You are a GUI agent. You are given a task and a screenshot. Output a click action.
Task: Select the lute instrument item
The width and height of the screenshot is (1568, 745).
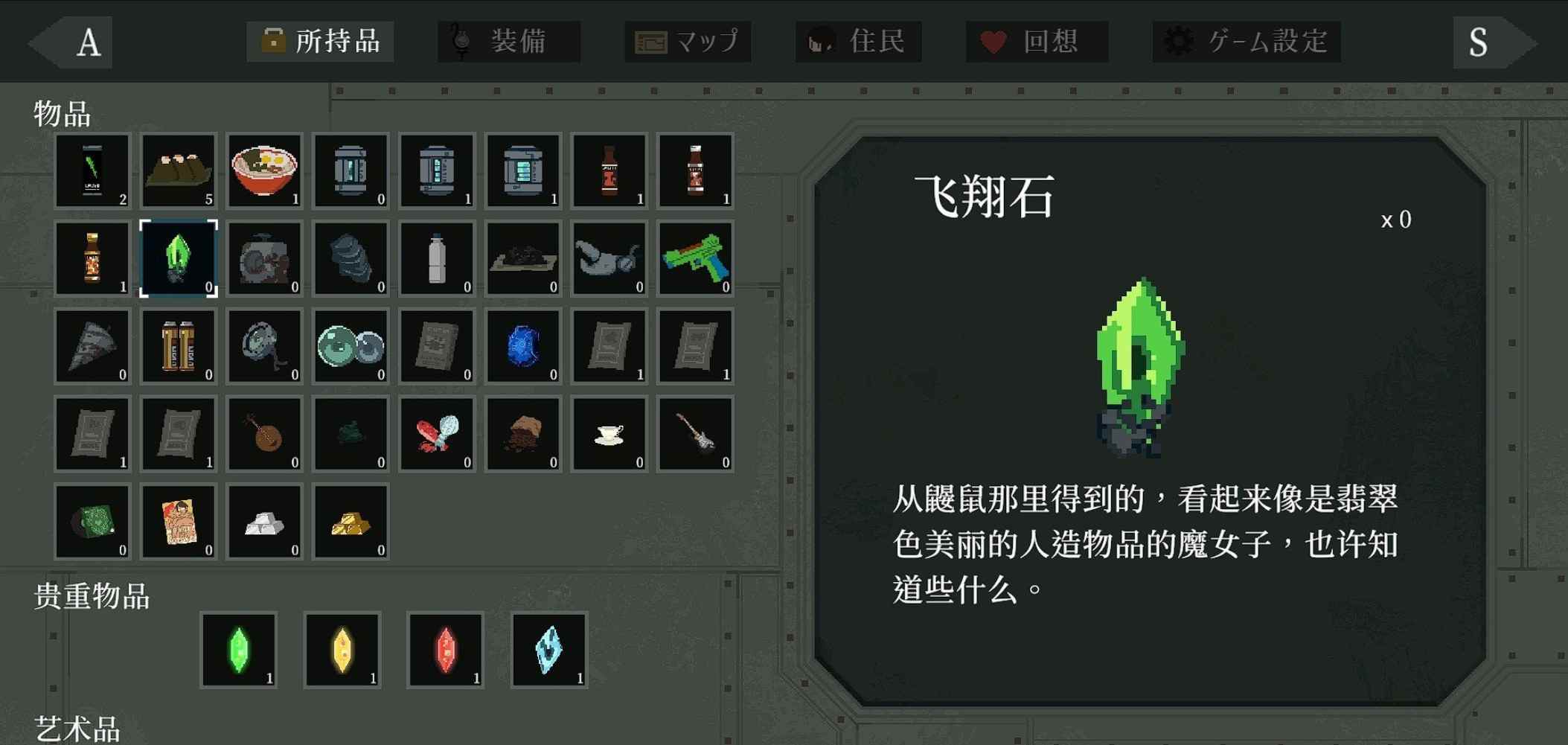point(264,434)
